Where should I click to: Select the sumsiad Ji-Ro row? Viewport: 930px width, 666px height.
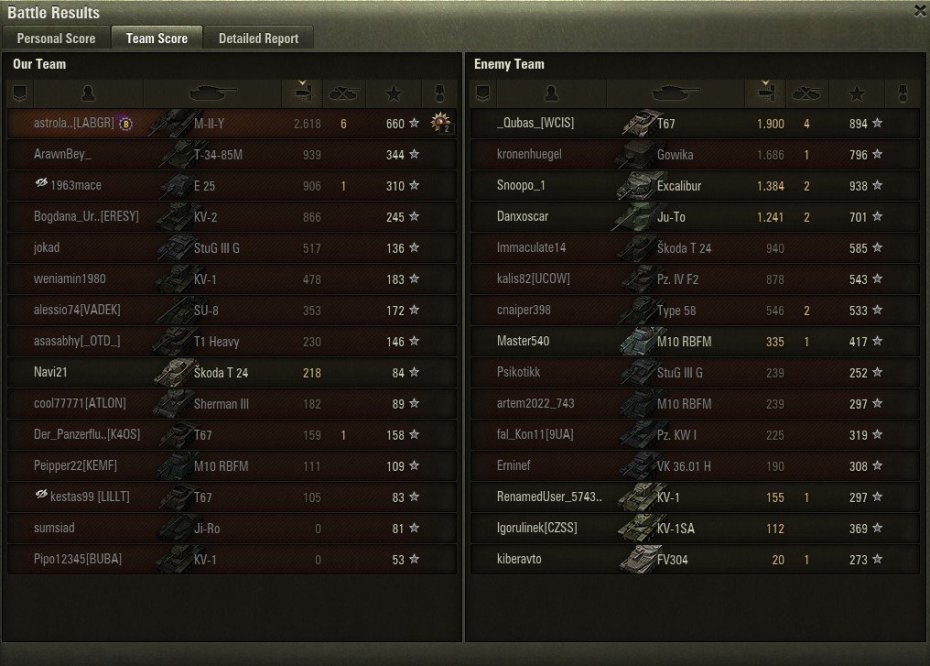(x=232, y=528)
